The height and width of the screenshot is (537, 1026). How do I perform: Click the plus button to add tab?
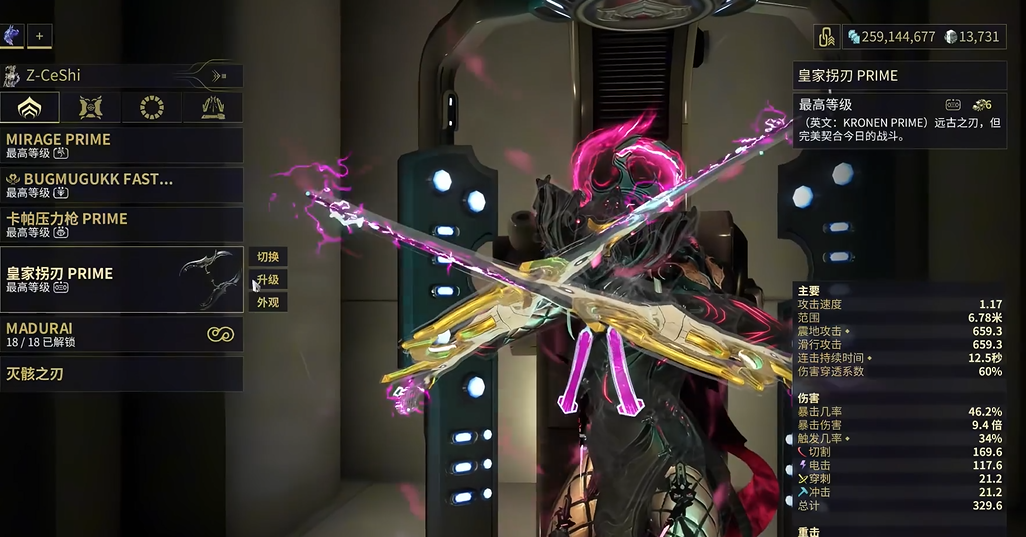click(41, 36)
